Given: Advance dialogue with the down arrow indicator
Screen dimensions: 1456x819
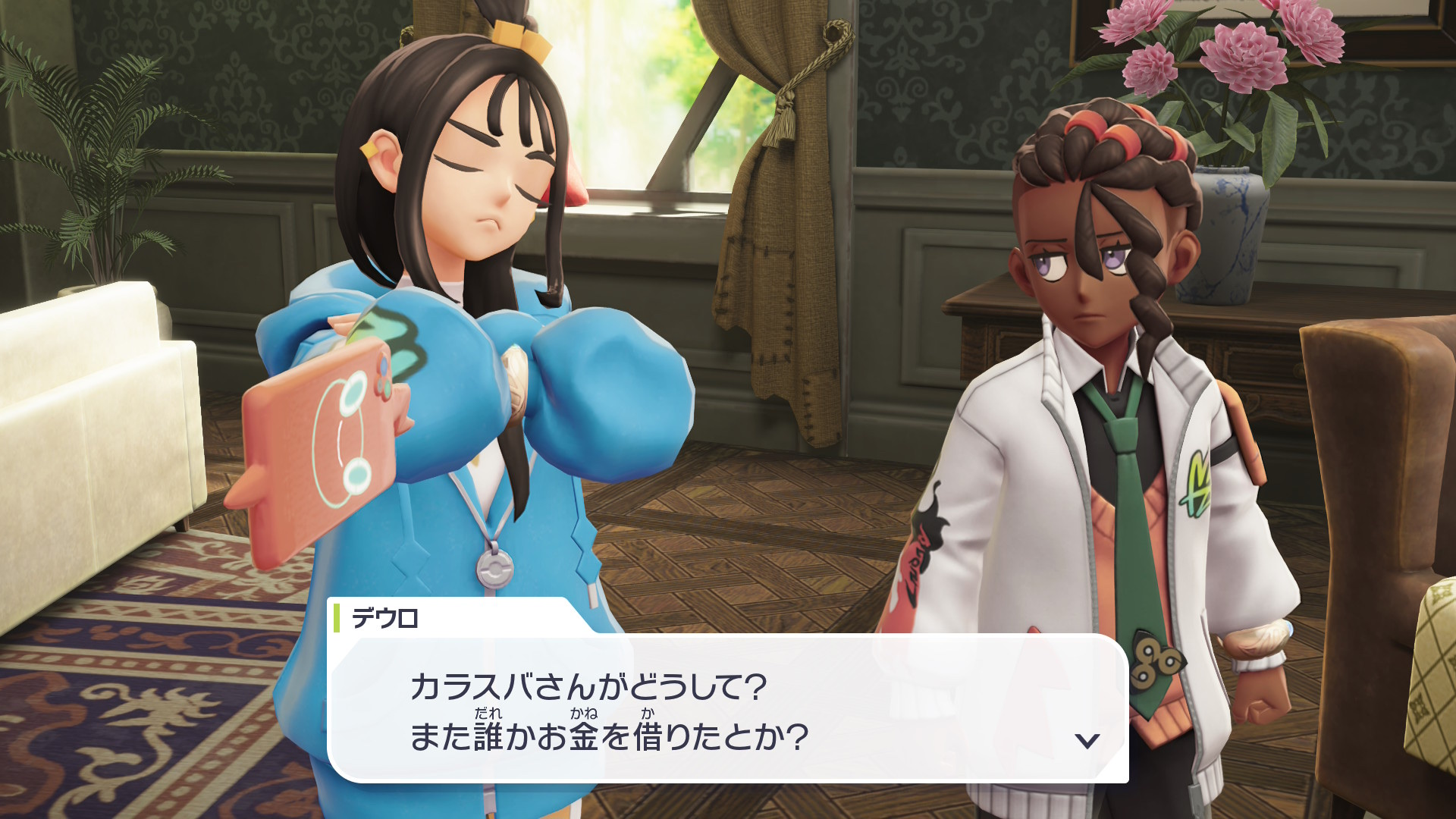Looking at the screenshot, I should coord(1087,740).
